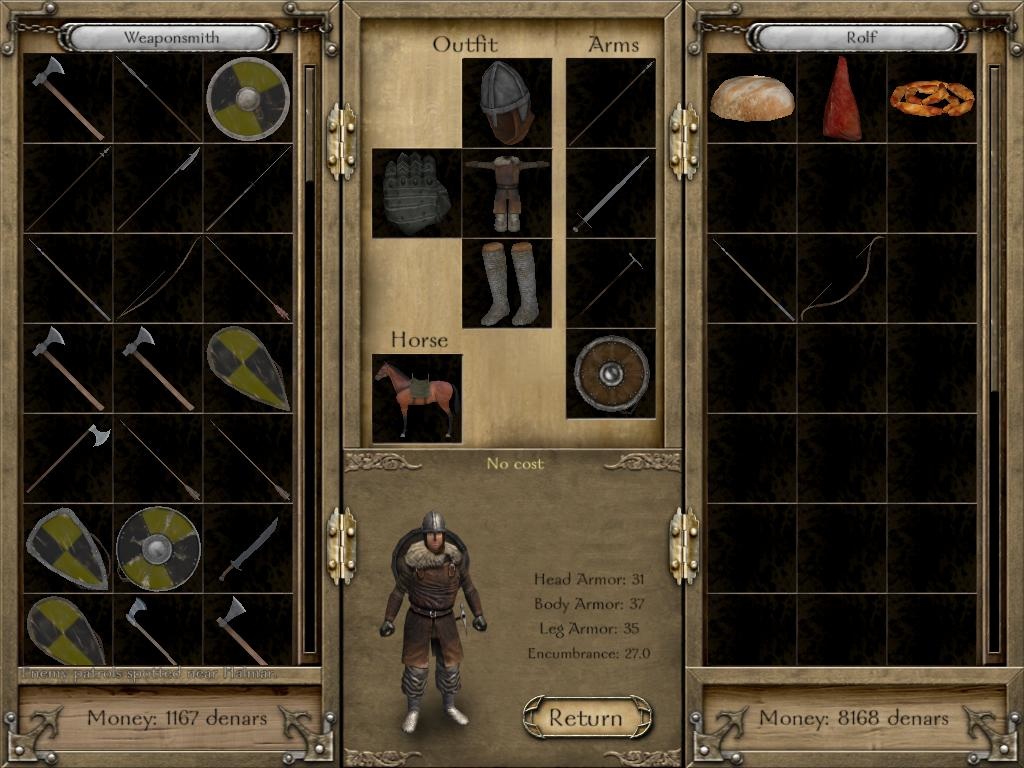
Task: Select the equipped lance in Arms
Action: pyautogui.click(x=610, y=102)
